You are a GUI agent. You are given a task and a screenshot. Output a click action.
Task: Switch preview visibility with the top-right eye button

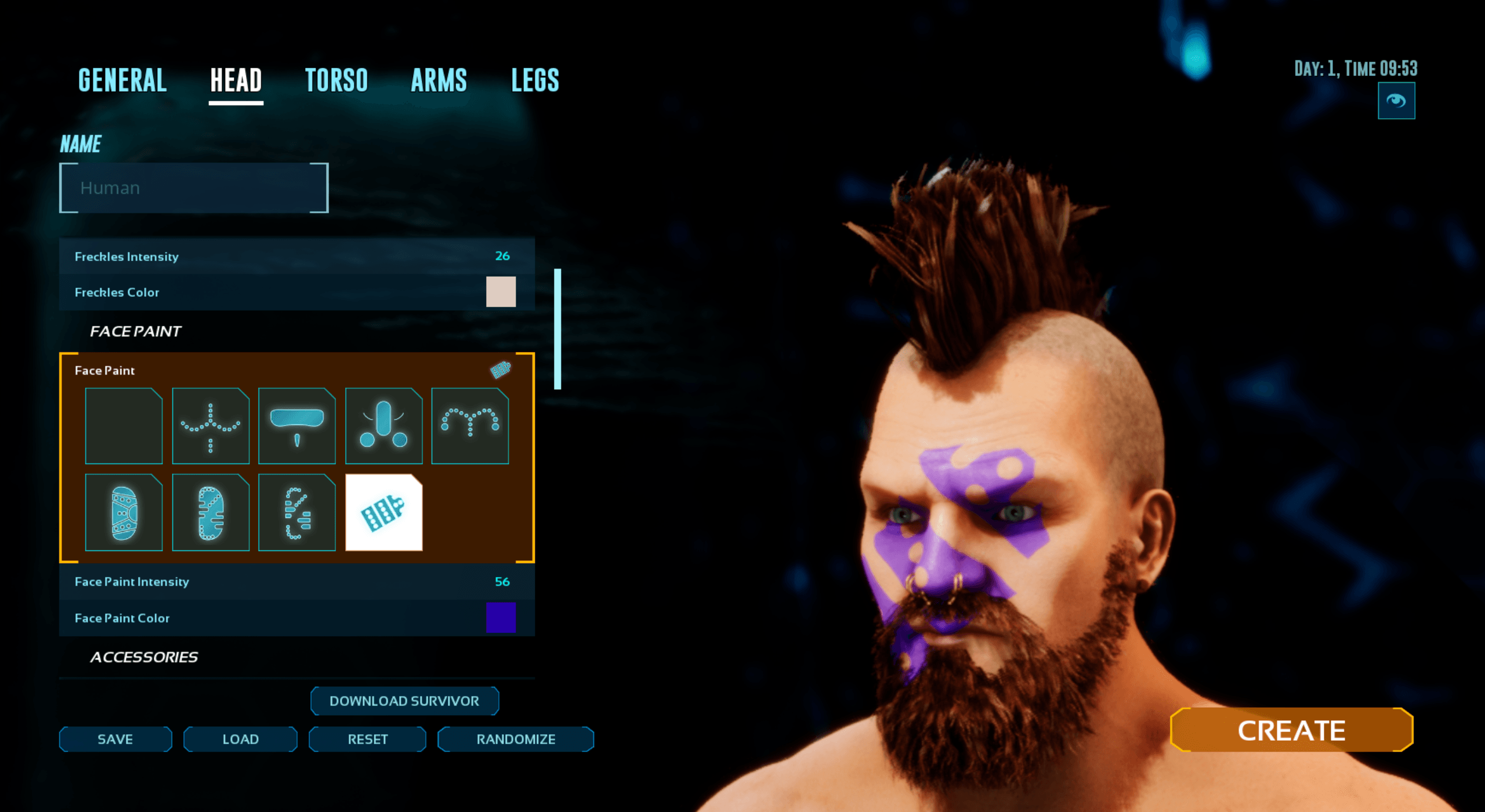1397,101
